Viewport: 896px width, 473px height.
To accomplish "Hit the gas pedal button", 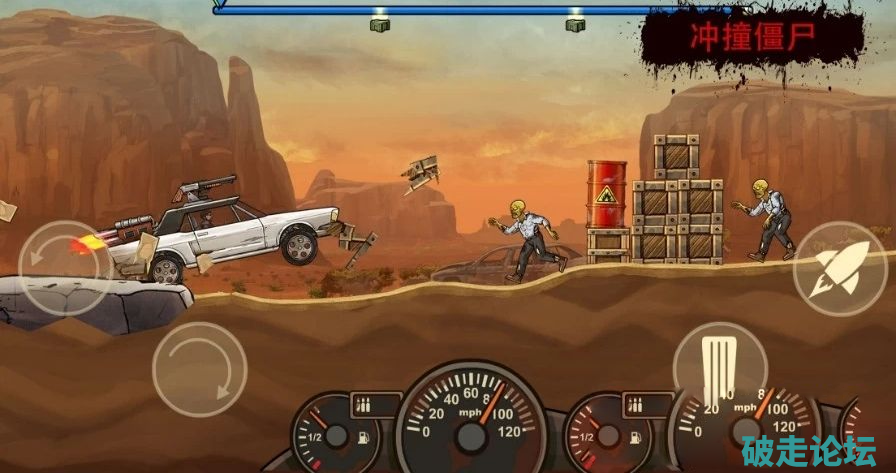I will point(719,356).
